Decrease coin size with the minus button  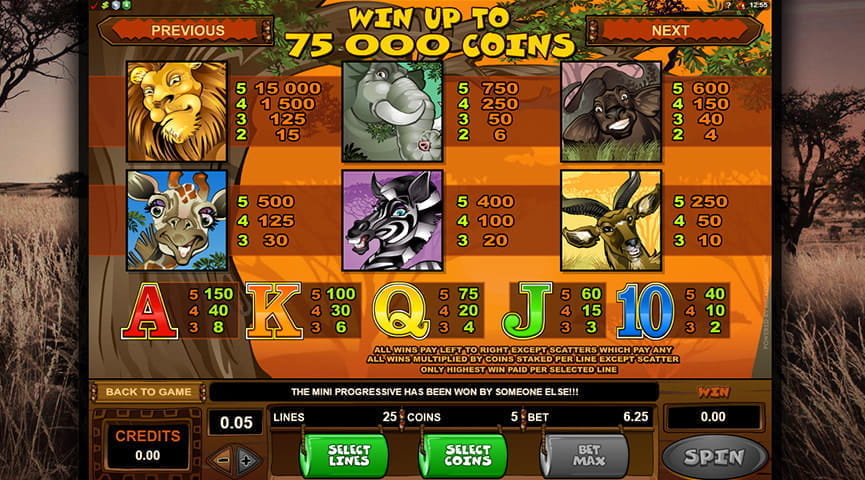(222, 459)
